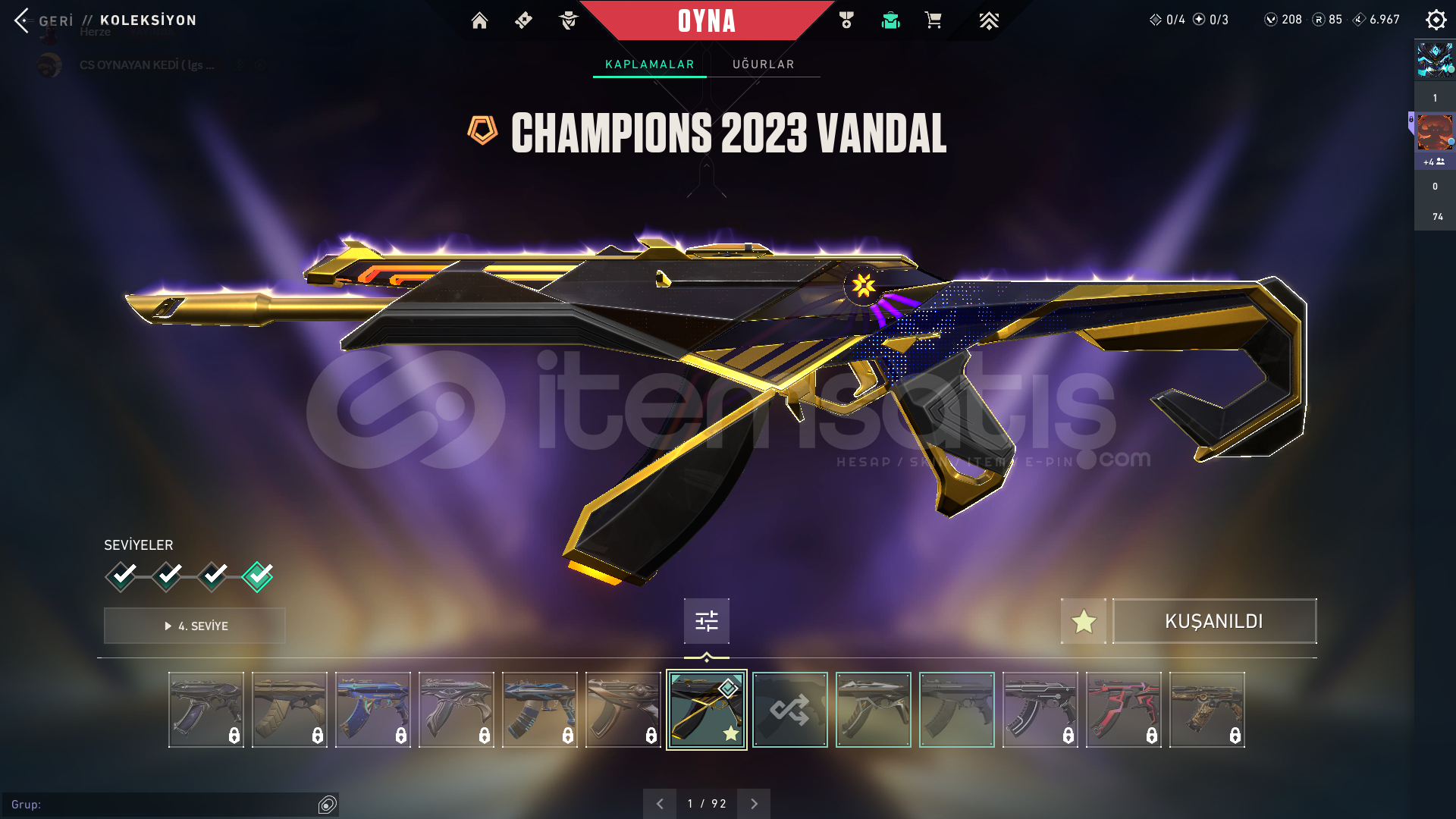Screen dimensions: 1456x819
Task: Toggle the favorite star on Champions 2023 Vandal
Action: pyautogui.click(x=1083, y=620)
